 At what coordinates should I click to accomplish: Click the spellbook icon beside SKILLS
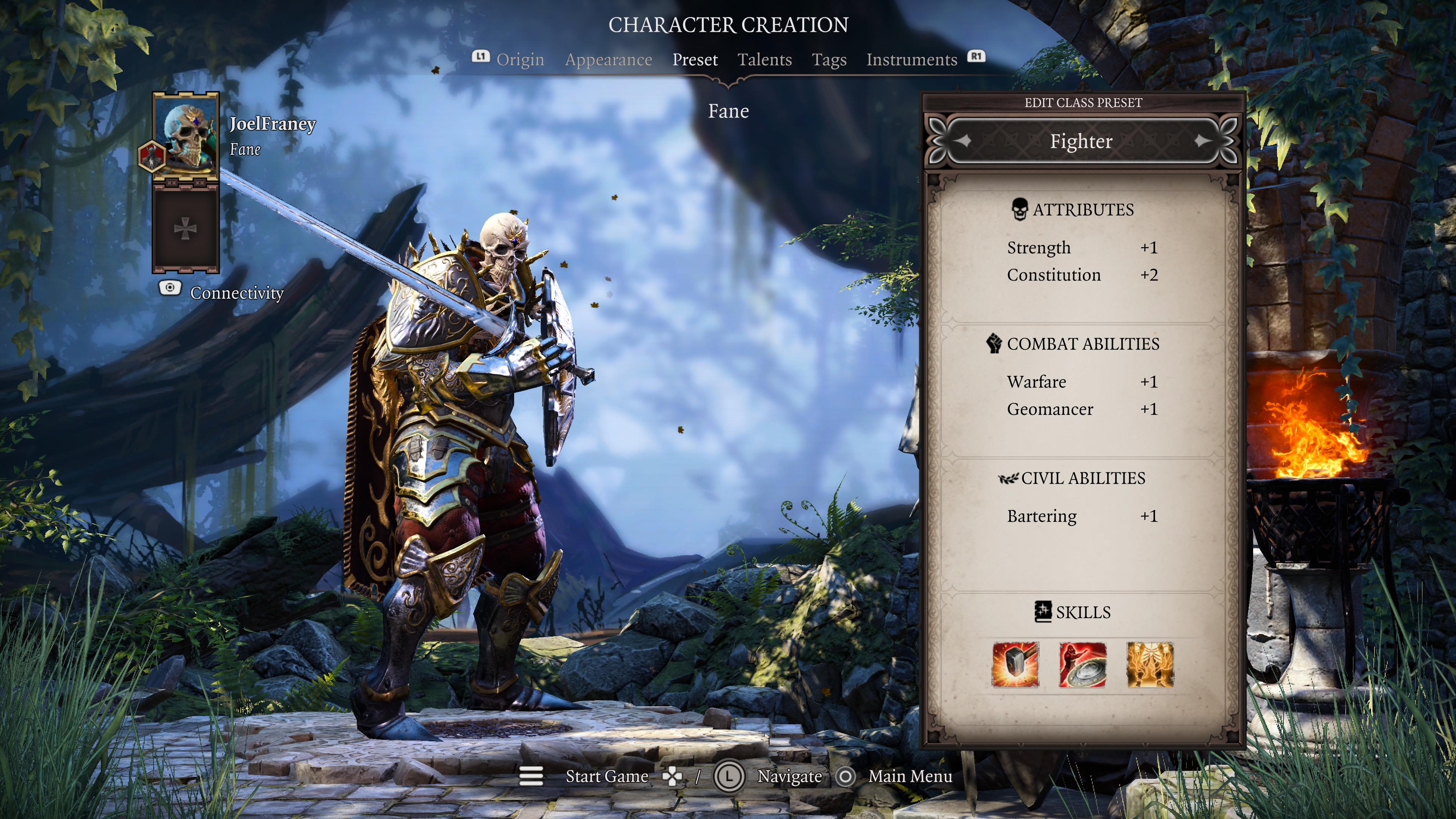click(1044, 612)
